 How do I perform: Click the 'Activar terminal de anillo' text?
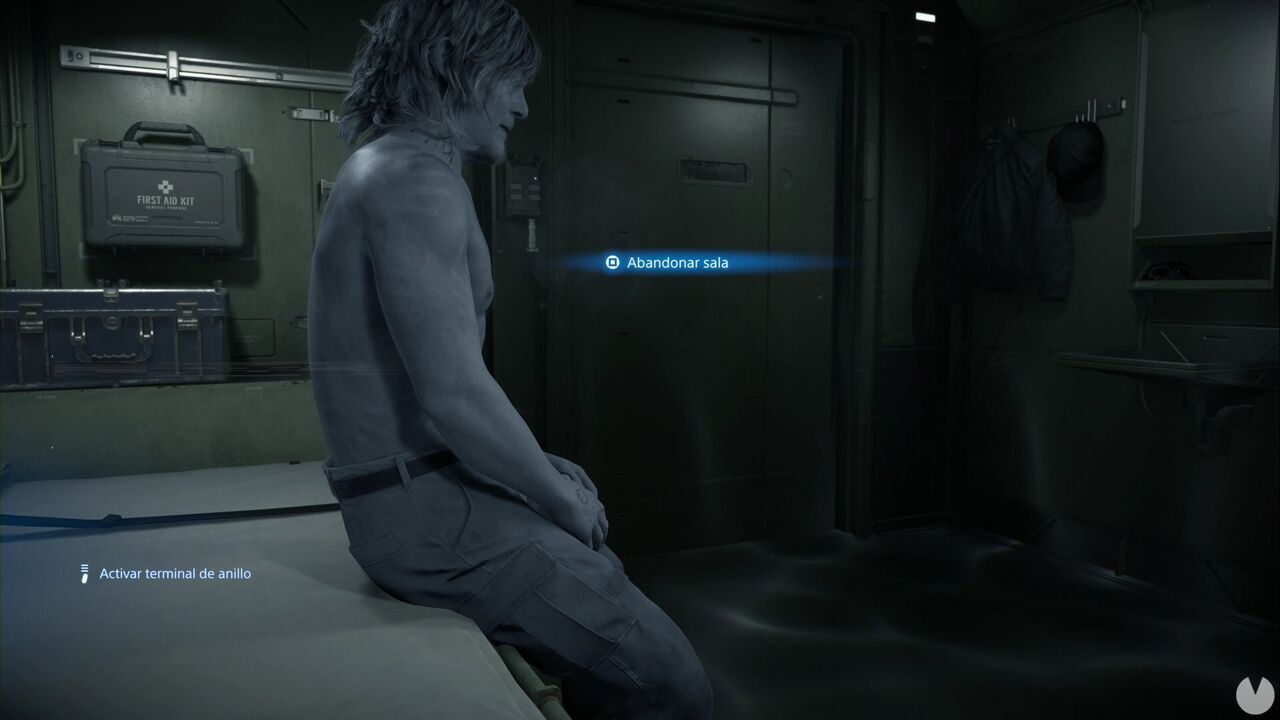point(173,573)
